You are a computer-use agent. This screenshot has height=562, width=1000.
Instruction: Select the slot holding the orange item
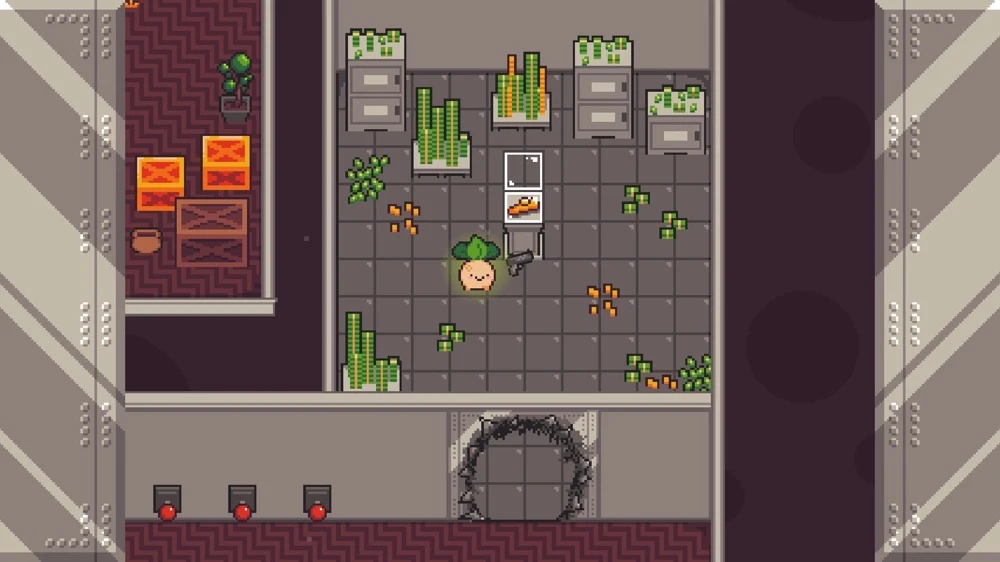(x=524, y=208)
